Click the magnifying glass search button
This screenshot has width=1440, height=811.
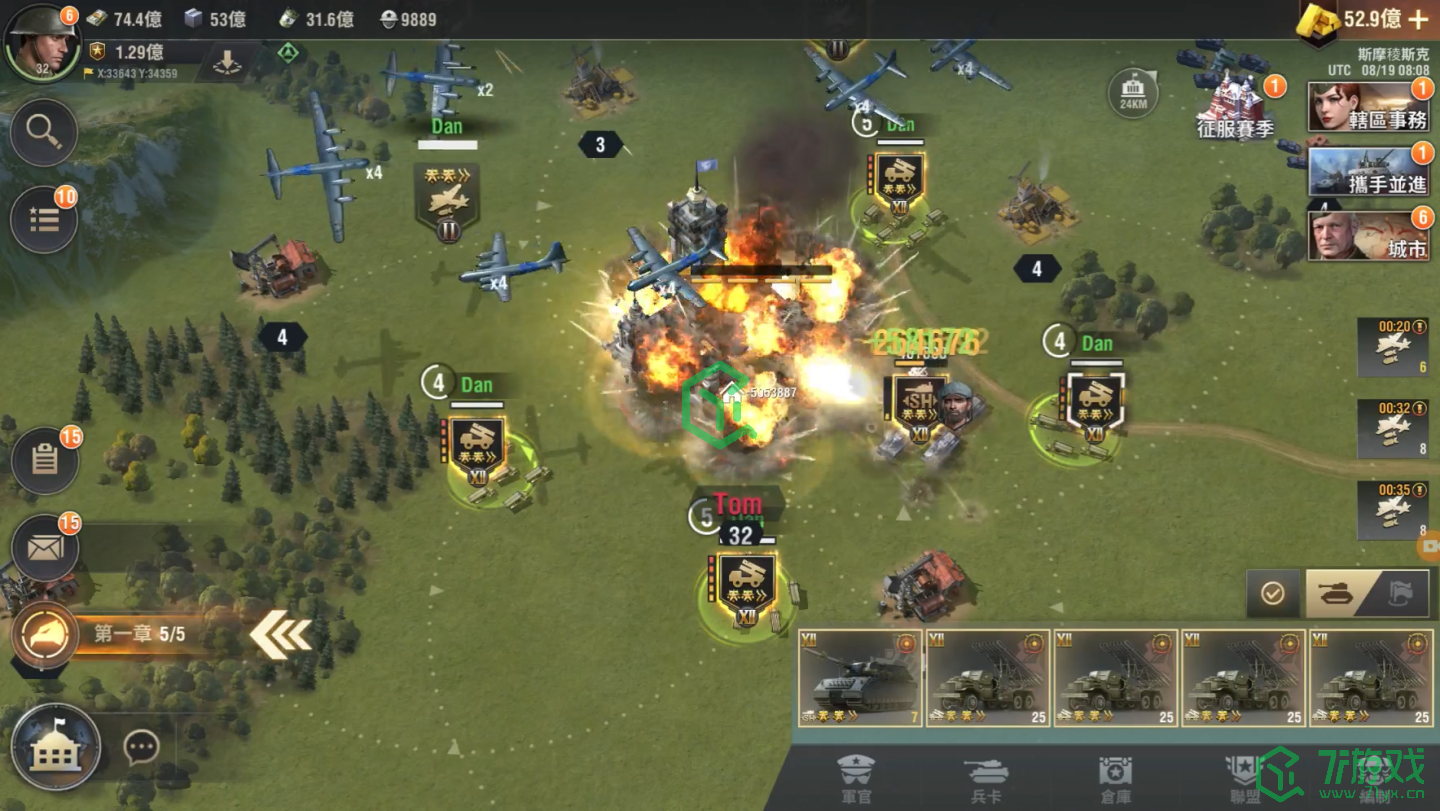pos(44,131)
